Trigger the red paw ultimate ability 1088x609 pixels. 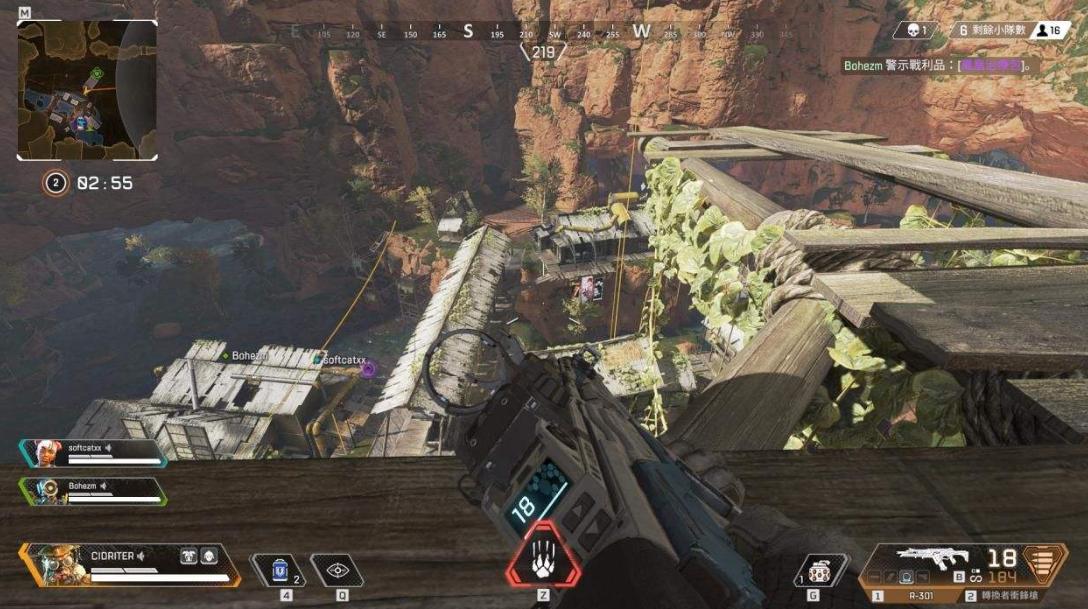point(543,554)
